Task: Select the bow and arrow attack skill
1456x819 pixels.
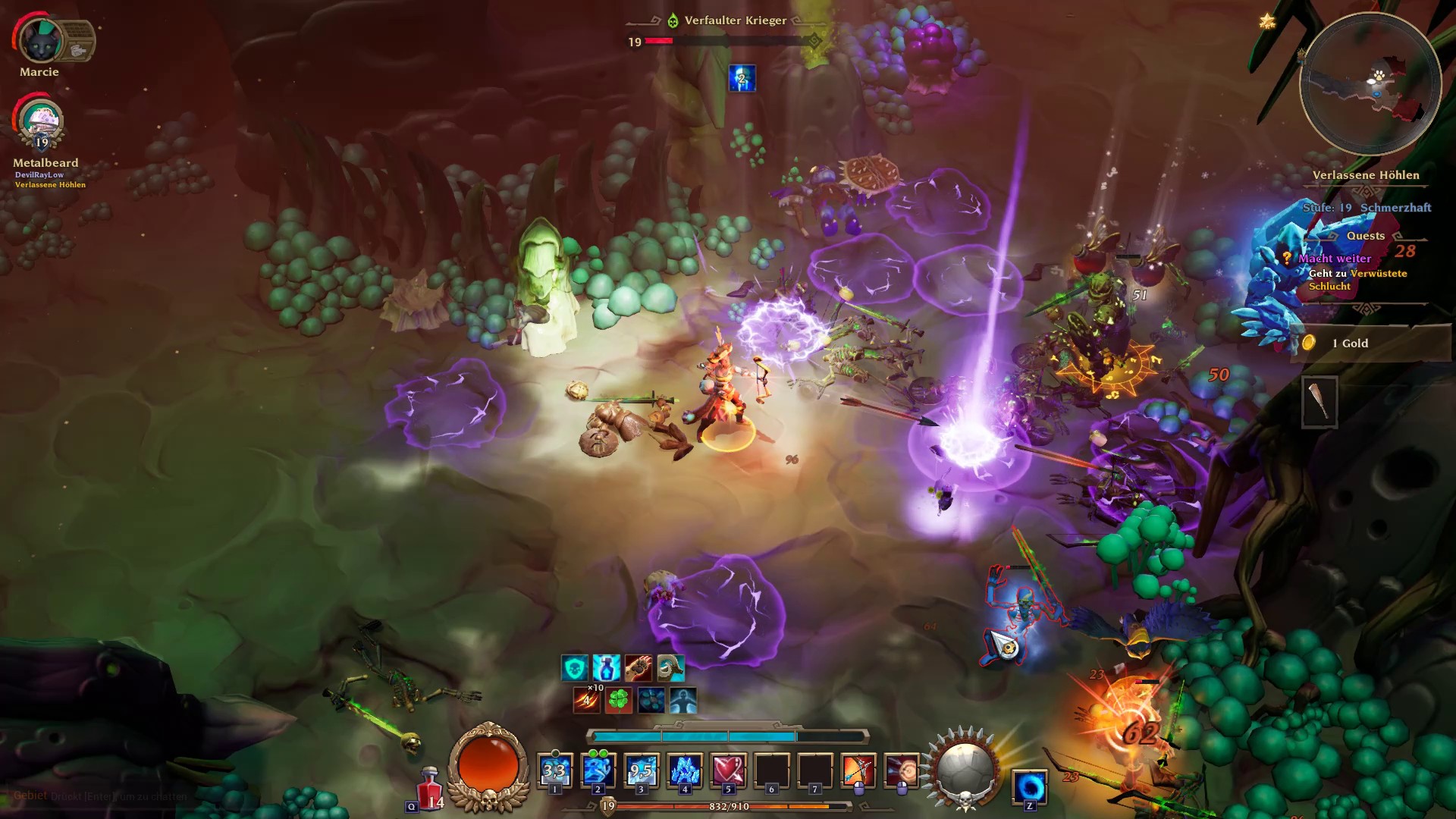Action: [858, 771]
